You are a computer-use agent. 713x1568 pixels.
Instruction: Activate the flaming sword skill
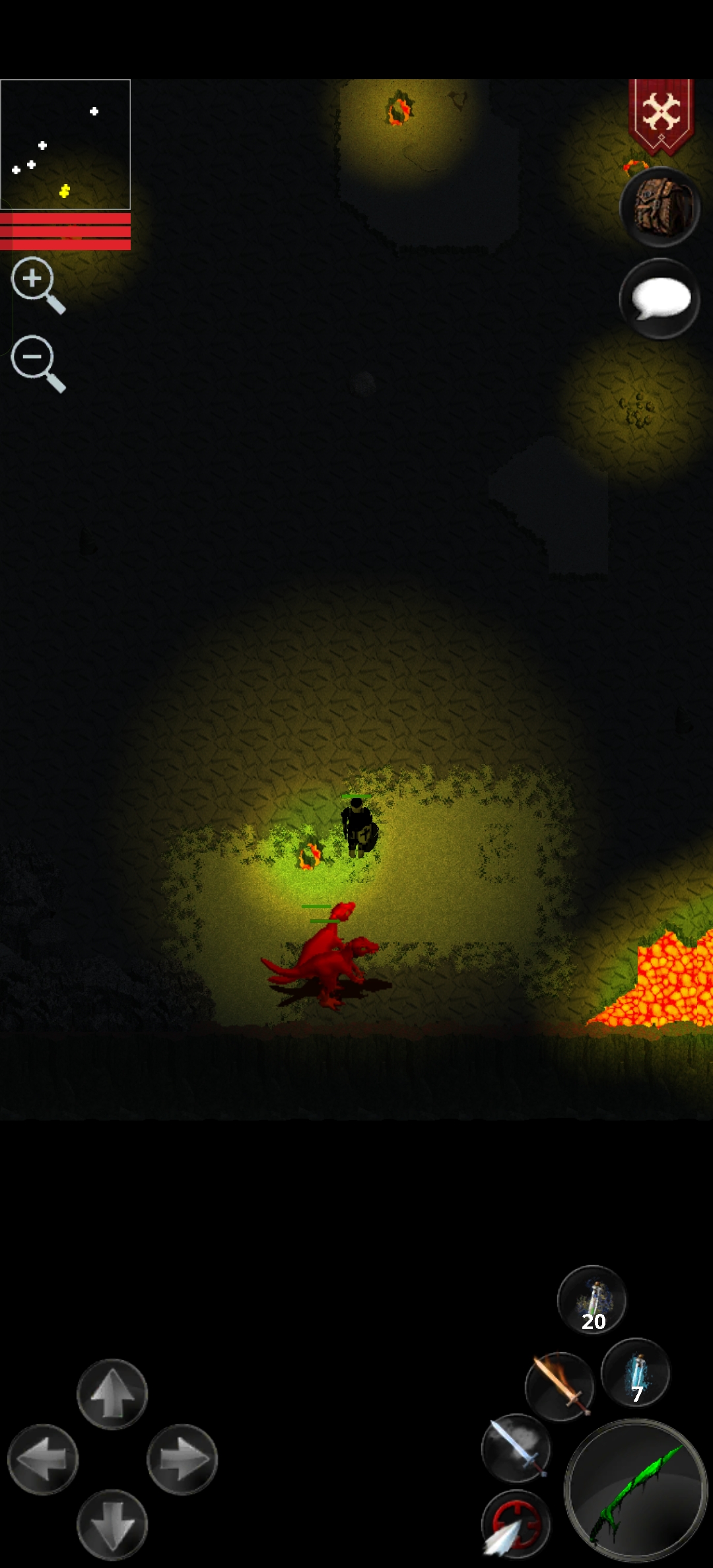[x=559, y=1386]
